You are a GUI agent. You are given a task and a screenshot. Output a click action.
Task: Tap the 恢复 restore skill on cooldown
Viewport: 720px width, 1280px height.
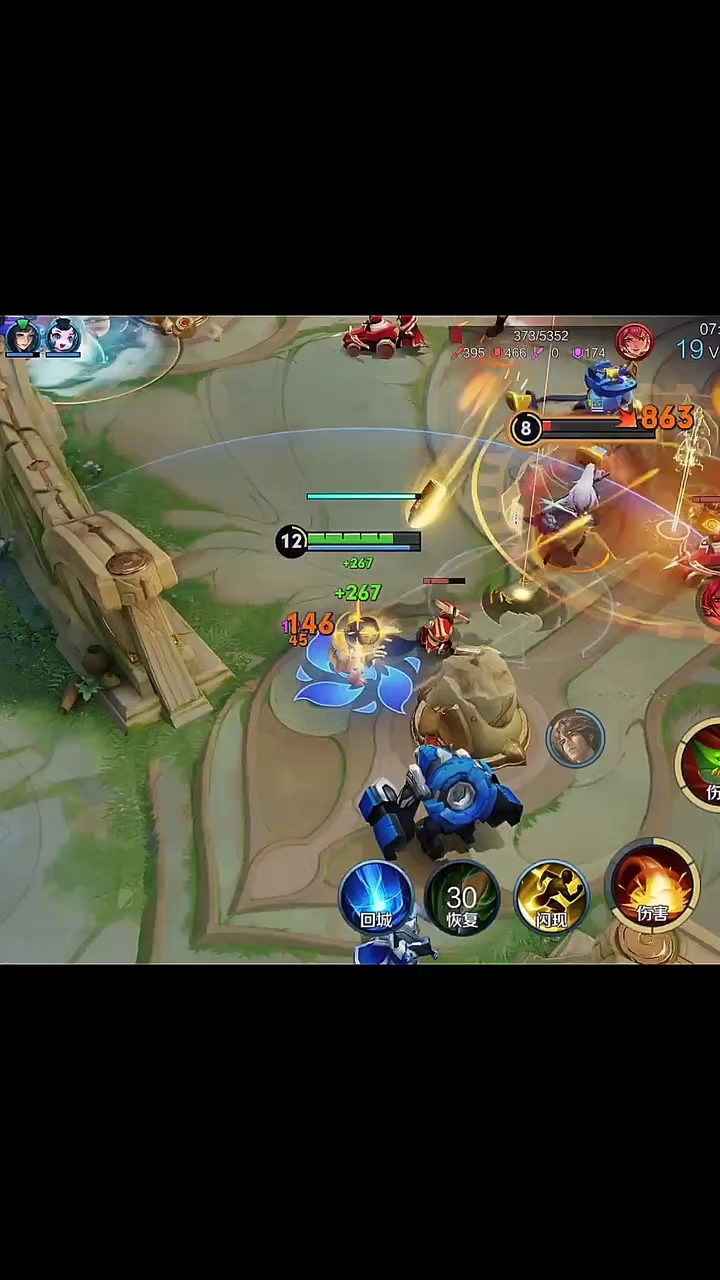point(462,896)
